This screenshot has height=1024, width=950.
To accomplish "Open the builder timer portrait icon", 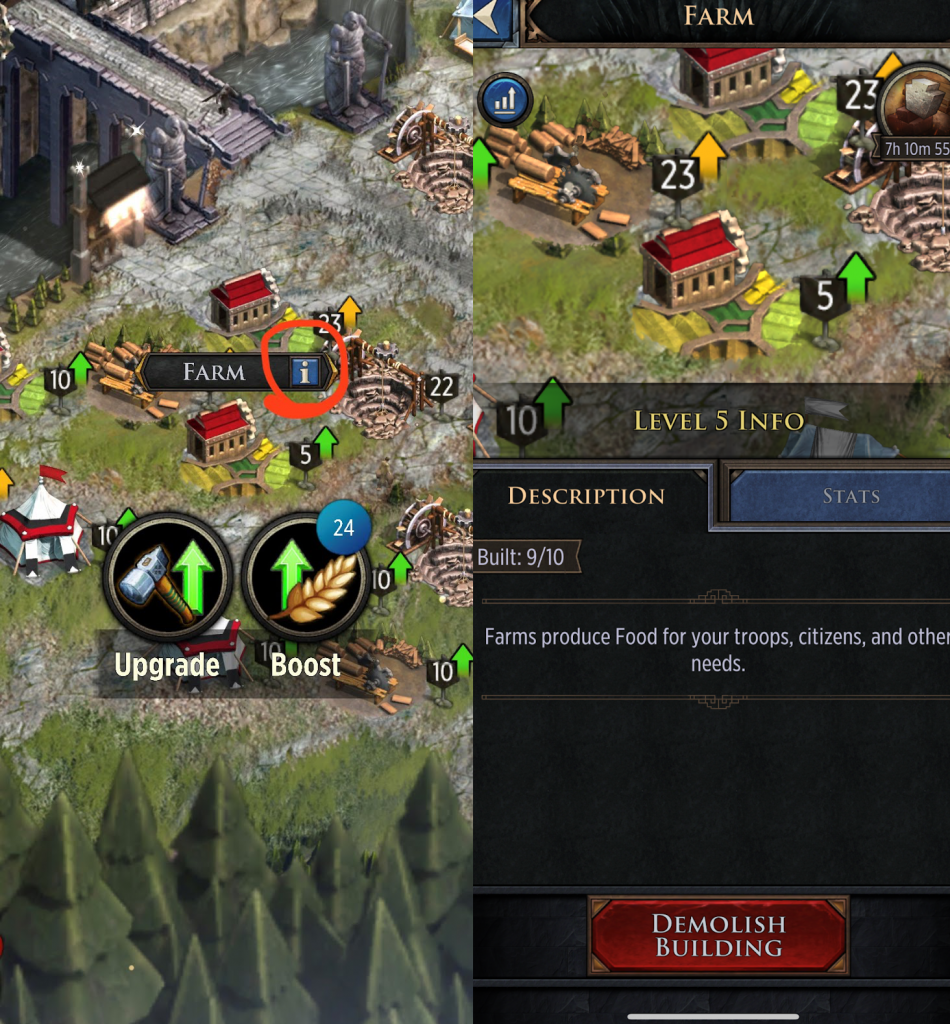I will click(x=915, y=107).
